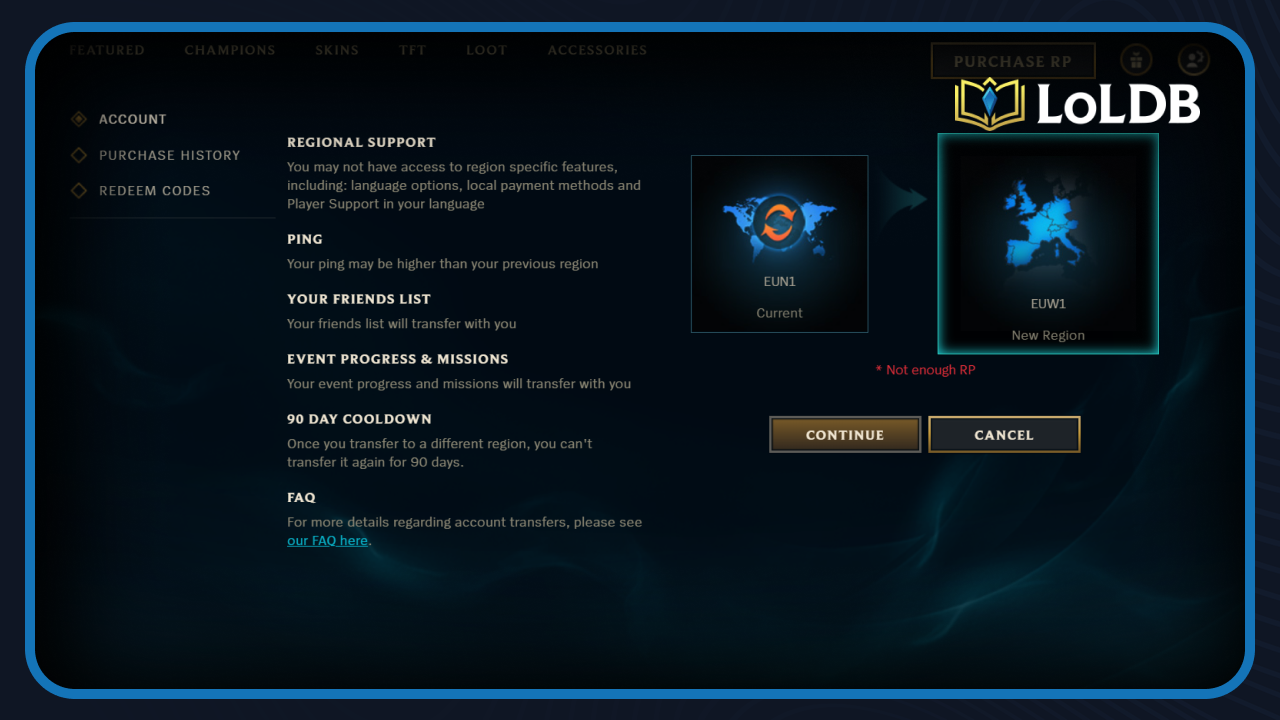Screen dimensions: 1280x720
Task: Click the diamond icon beside PURCHASE HISTORY
Action: 79,155
